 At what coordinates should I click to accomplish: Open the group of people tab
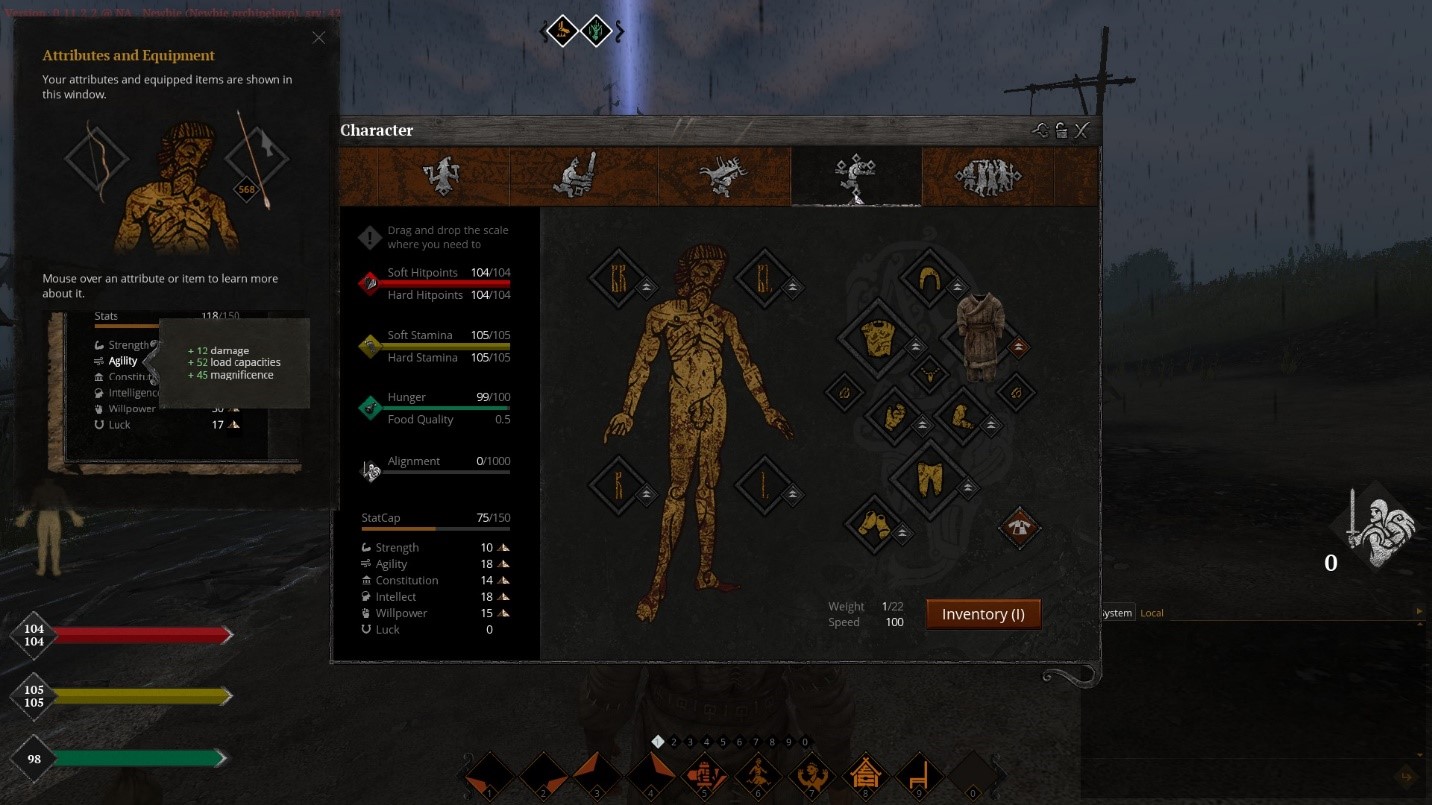click(x=986, y=177)
